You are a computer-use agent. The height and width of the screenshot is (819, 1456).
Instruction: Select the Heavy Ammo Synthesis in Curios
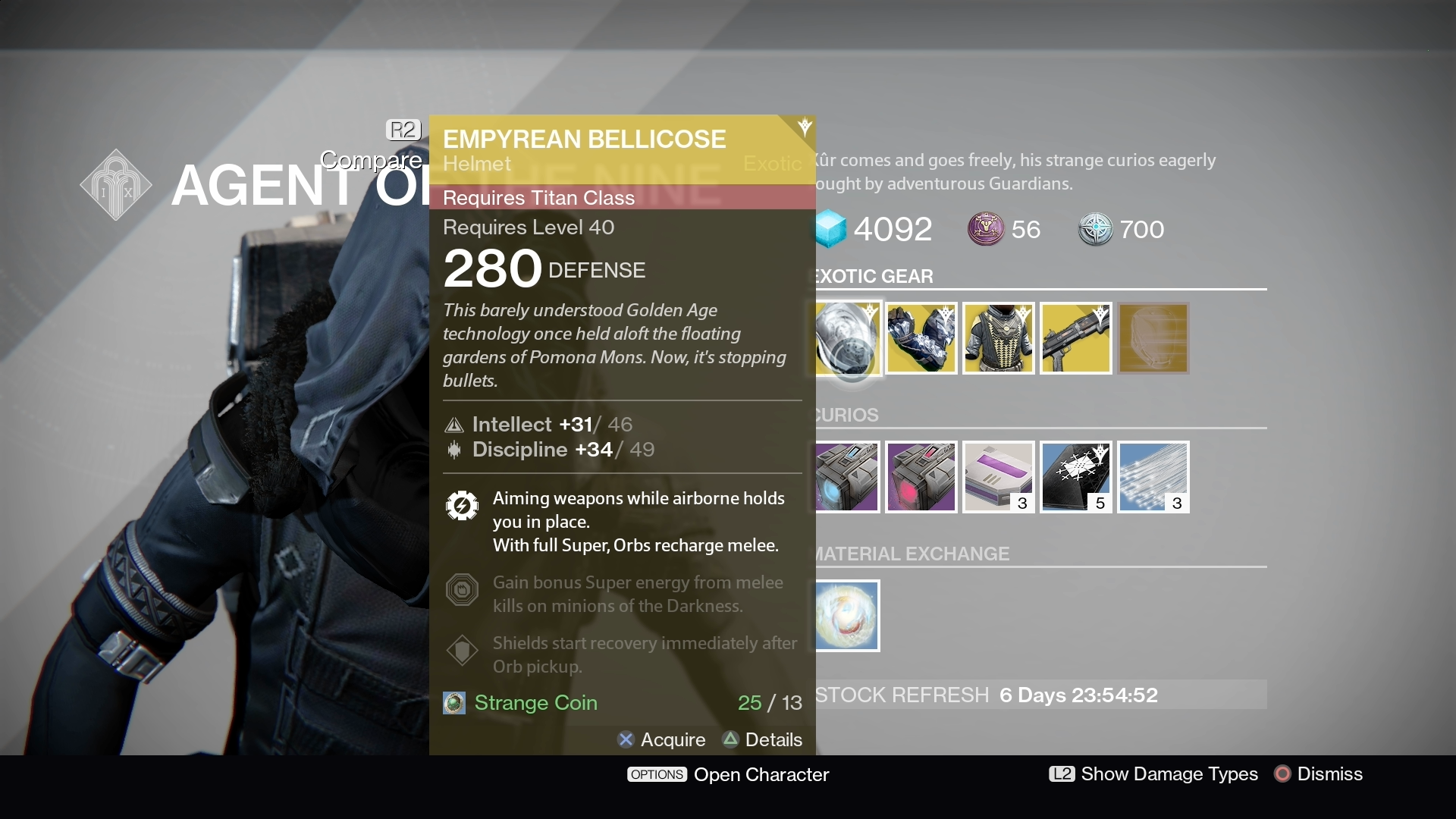tap(921, 477)
